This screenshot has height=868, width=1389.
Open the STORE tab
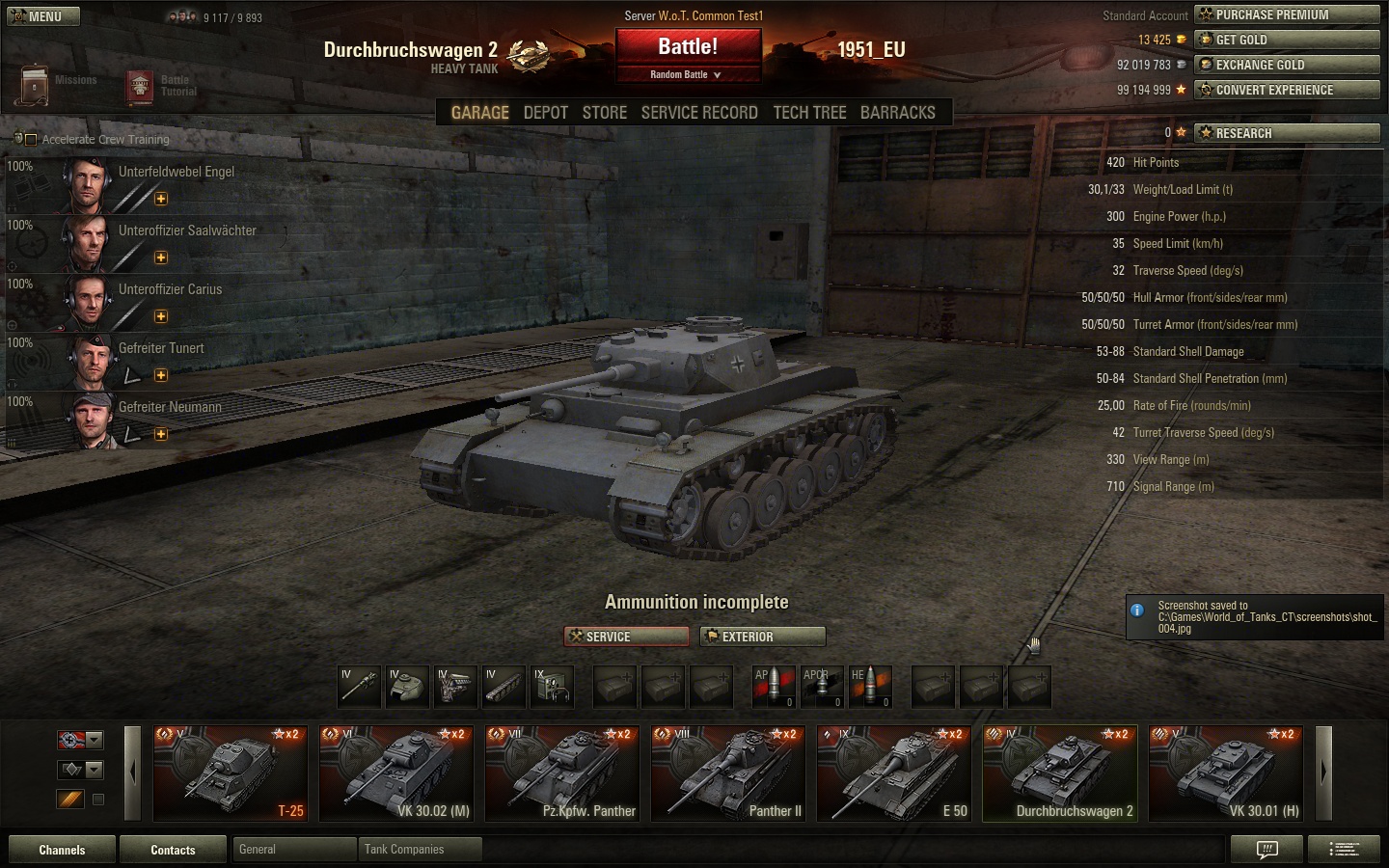click(605, 113)
